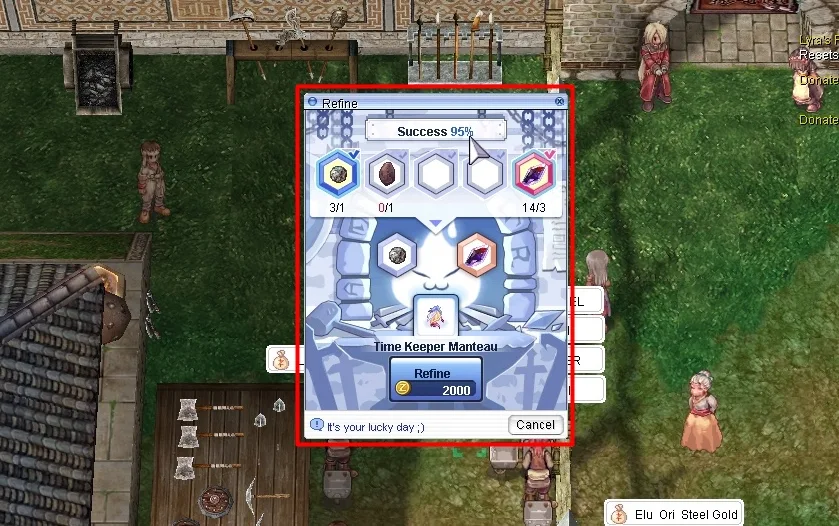Choose the brown ore material showing 0/1
Screen dimensions: 839x526
[x=386, y=174]
